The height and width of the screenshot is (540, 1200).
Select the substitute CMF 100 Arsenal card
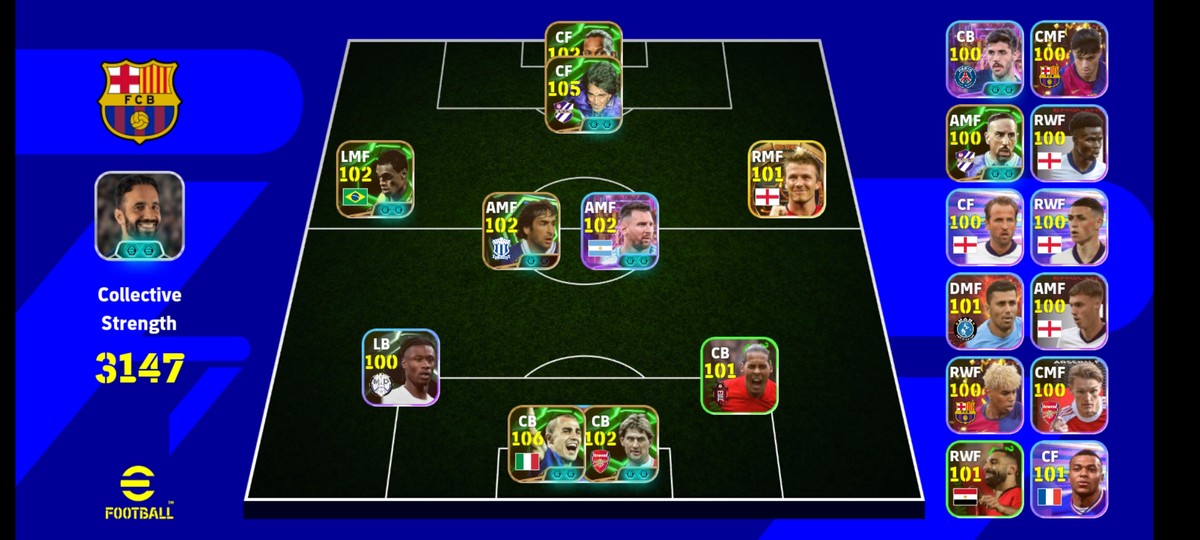(1069, 395)
